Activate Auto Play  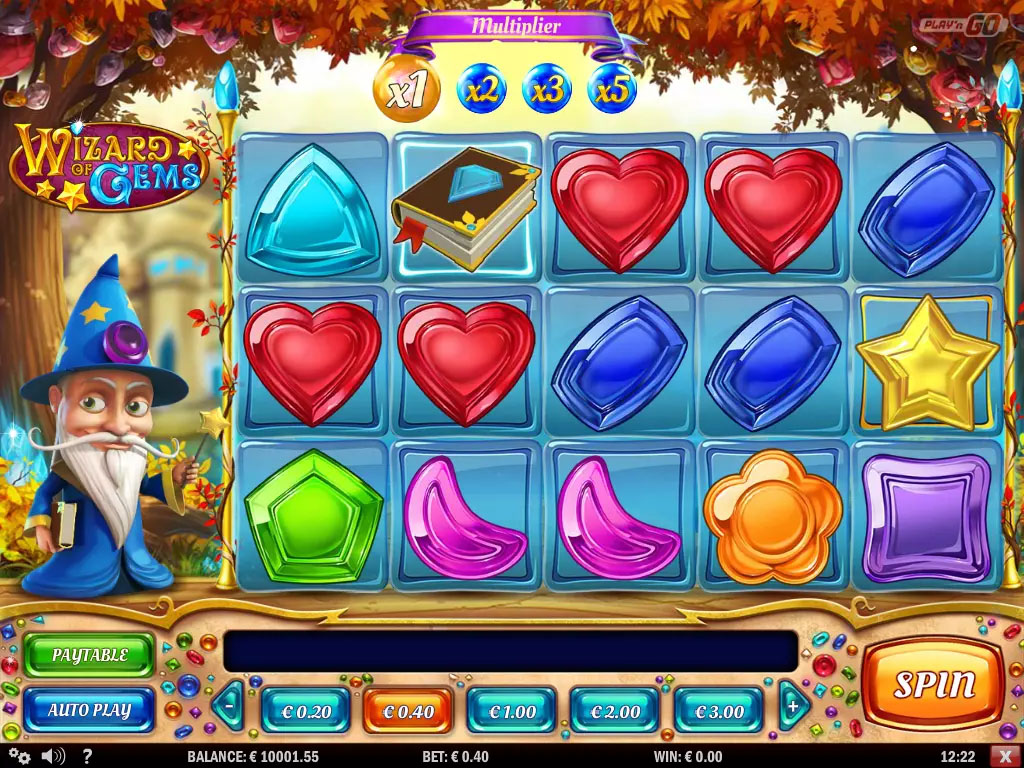point(90,710)
